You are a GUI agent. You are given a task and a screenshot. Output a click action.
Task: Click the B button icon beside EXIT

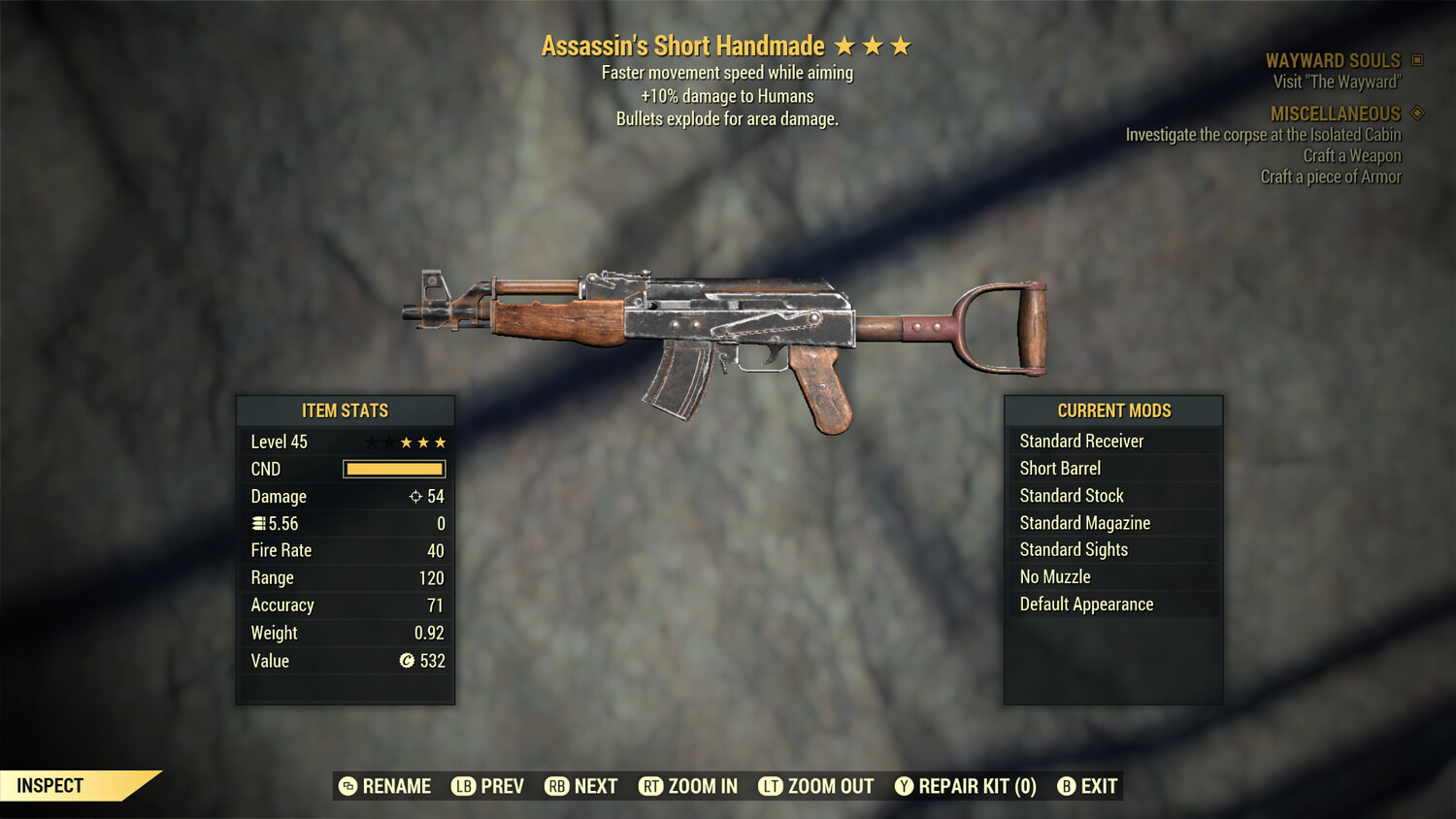(x=1068, y=786)
